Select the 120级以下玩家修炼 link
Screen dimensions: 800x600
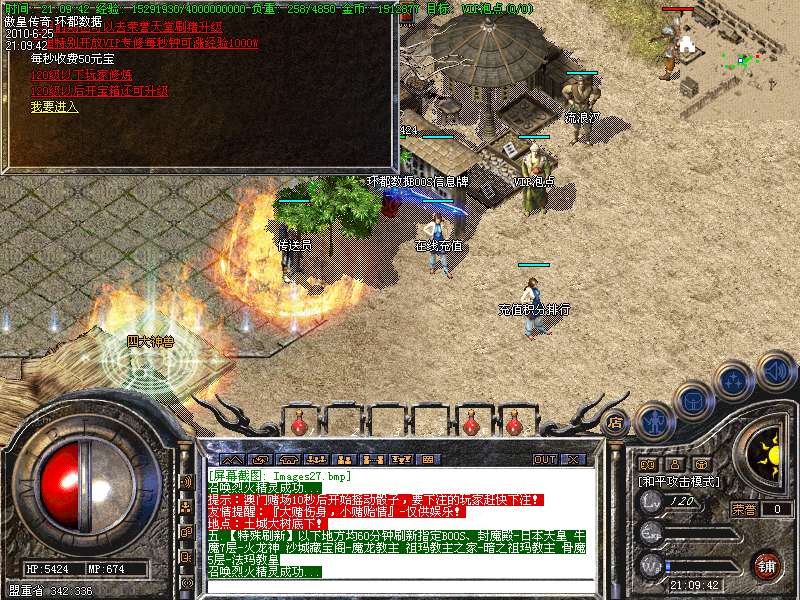tap(81, 75)
